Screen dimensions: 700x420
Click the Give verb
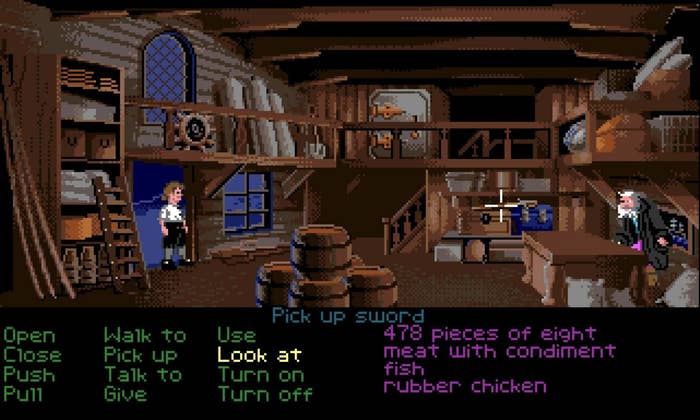(x=127, y=393)
